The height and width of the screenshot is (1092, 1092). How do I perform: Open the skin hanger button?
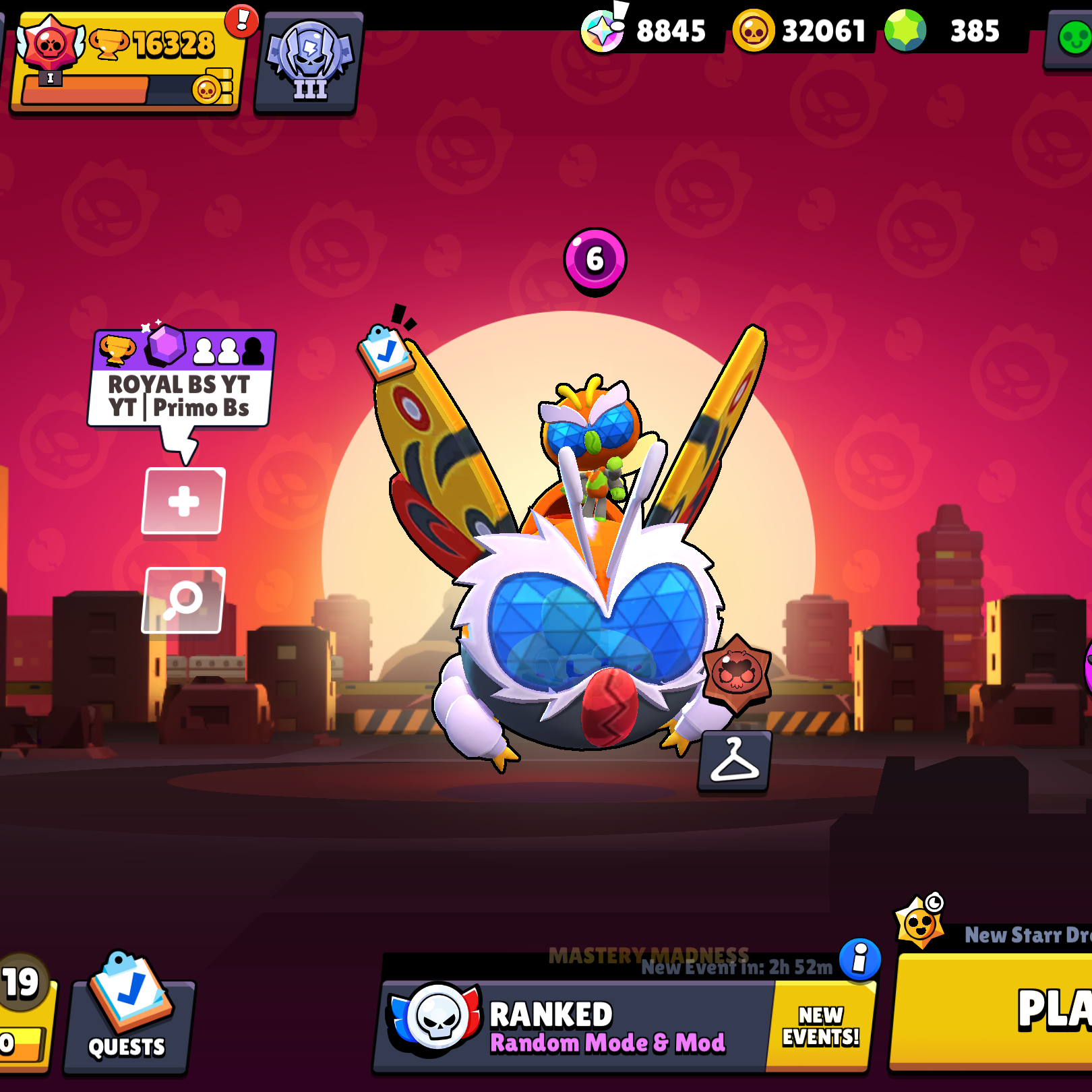tap(734, 761)
